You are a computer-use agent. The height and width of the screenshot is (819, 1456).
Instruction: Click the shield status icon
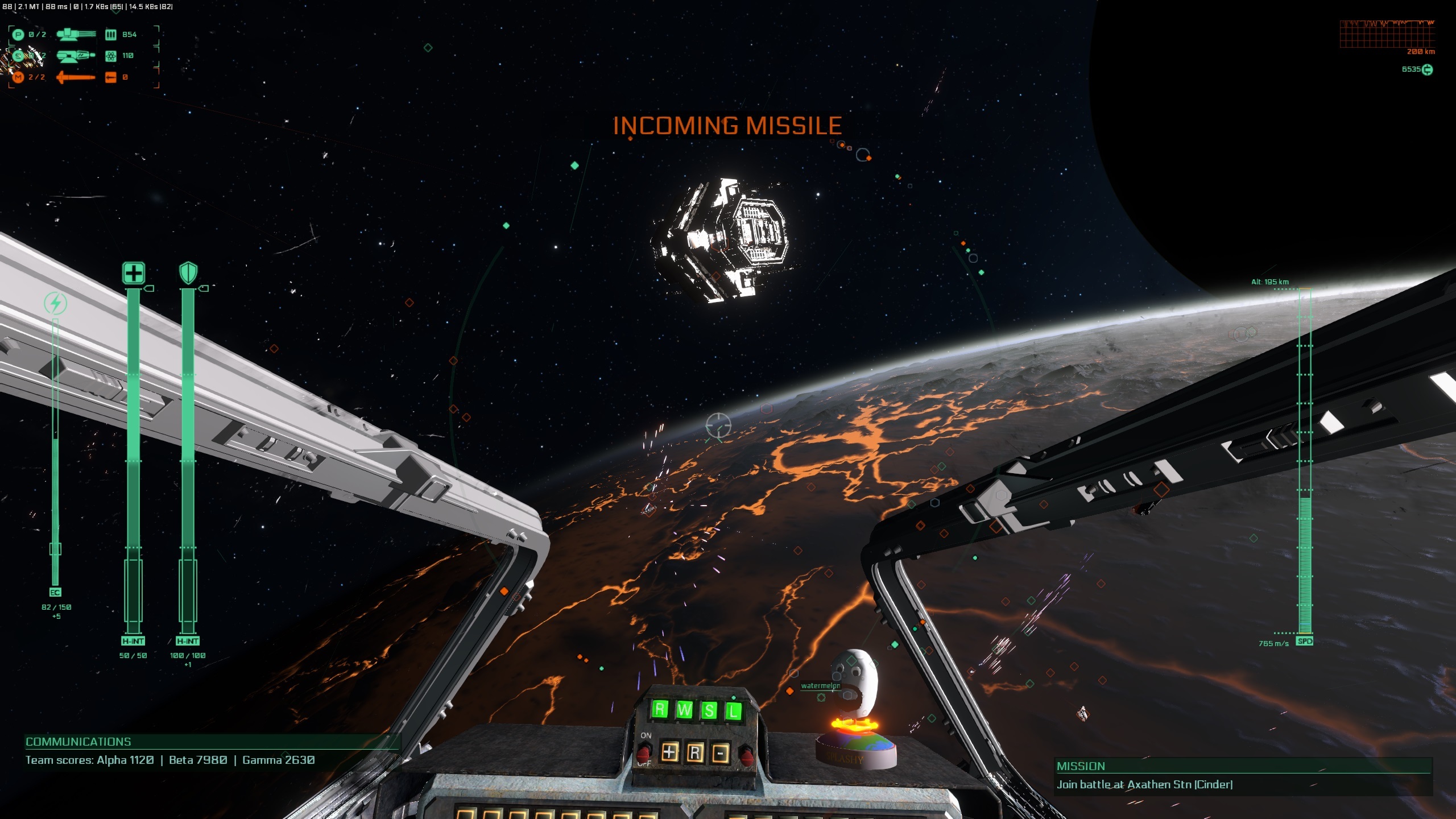tap(188, 273)
